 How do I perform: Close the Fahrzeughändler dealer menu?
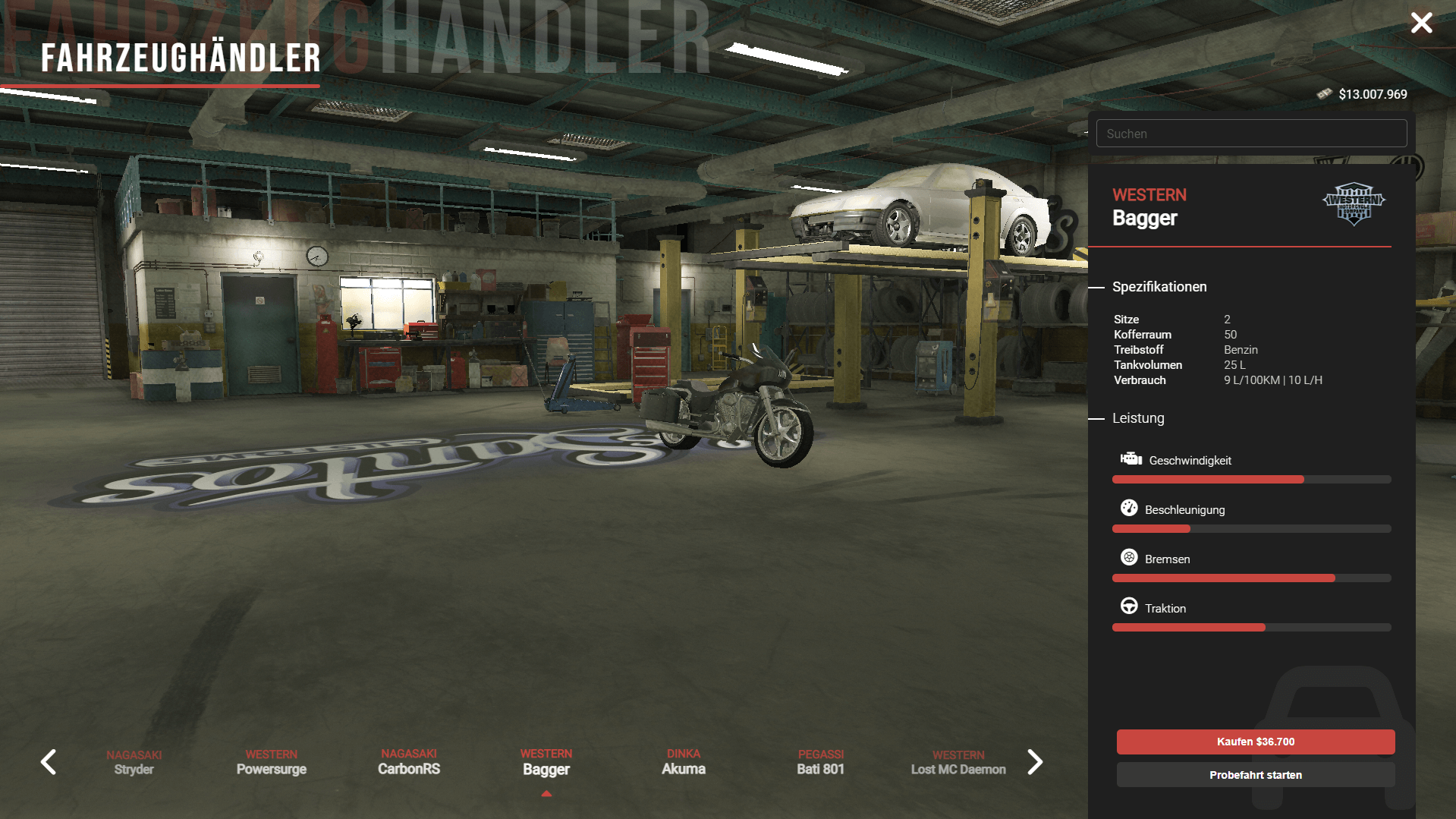pos(1421,23)
